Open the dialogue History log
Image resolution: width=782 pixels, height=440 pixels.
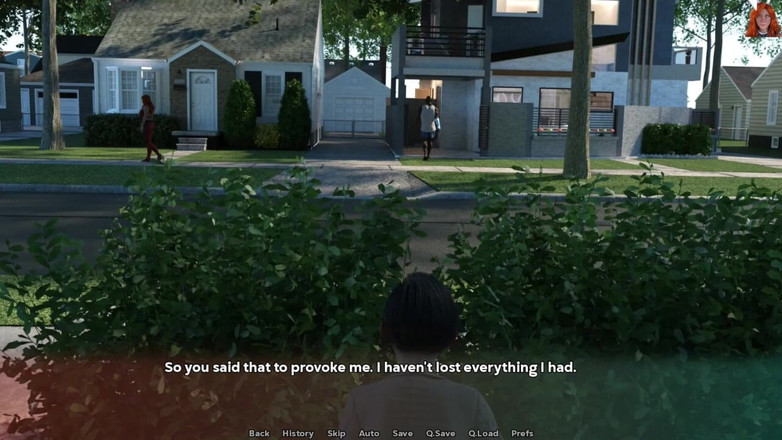coord(298,433)
